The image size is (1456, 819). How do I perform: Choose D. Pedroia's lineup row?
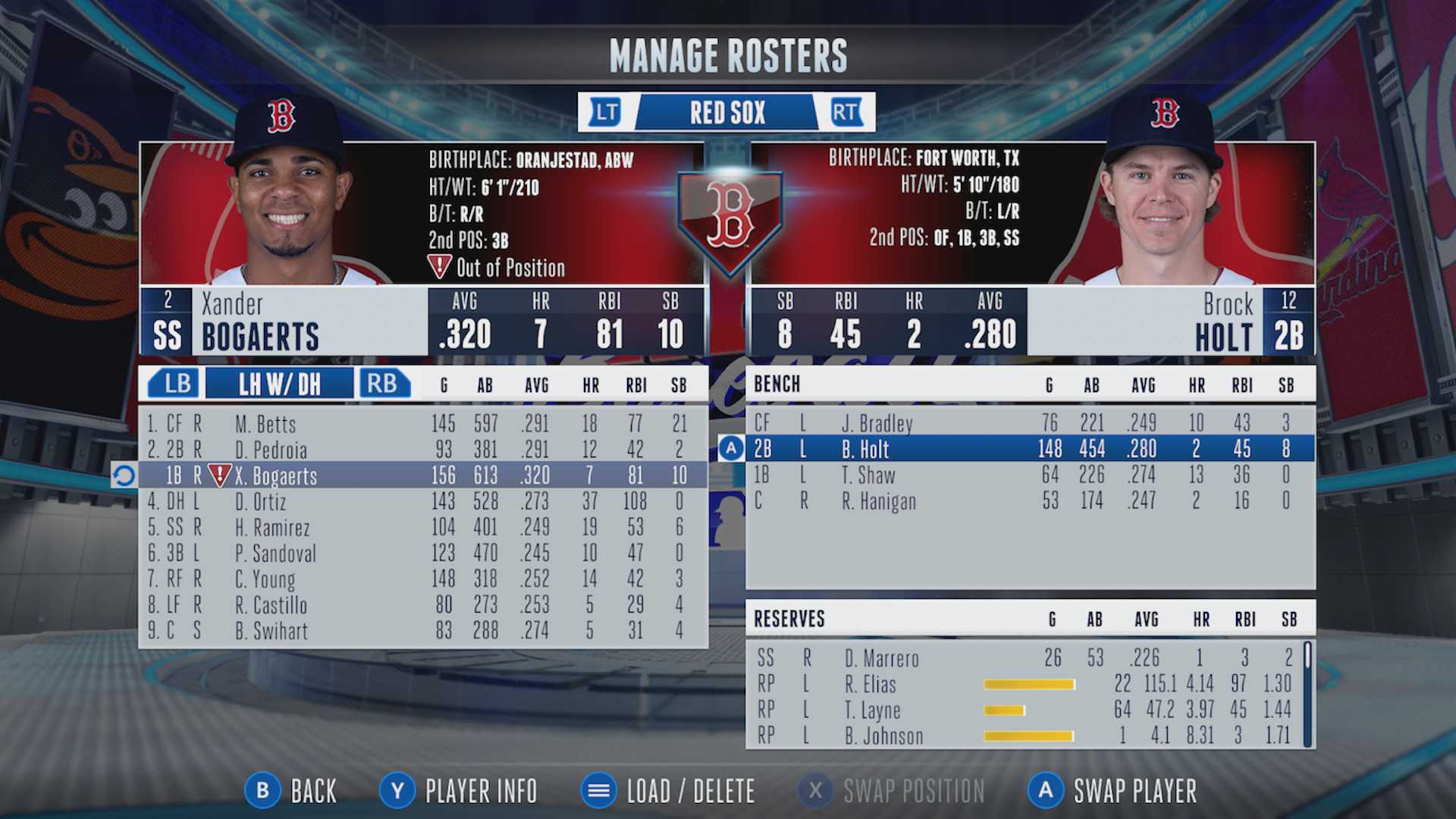tap(422, 449)
